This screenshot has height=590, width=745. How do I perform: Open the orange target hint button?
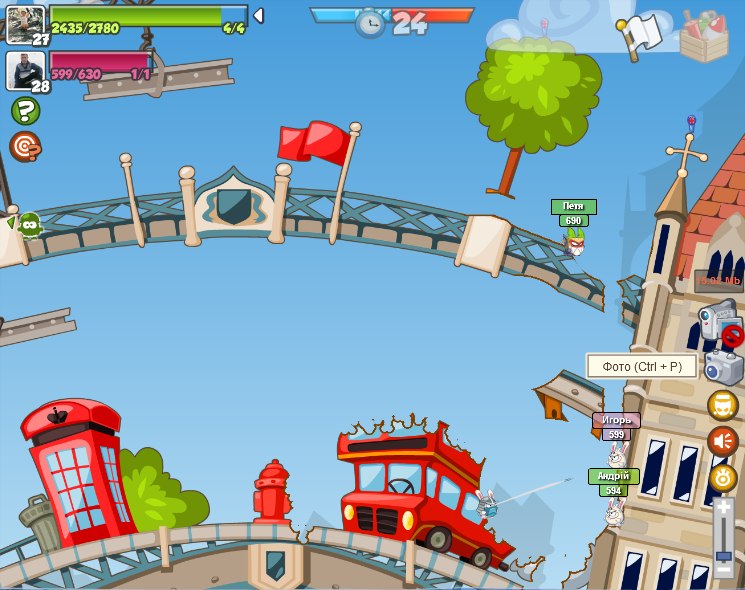(x=25, y=147)
